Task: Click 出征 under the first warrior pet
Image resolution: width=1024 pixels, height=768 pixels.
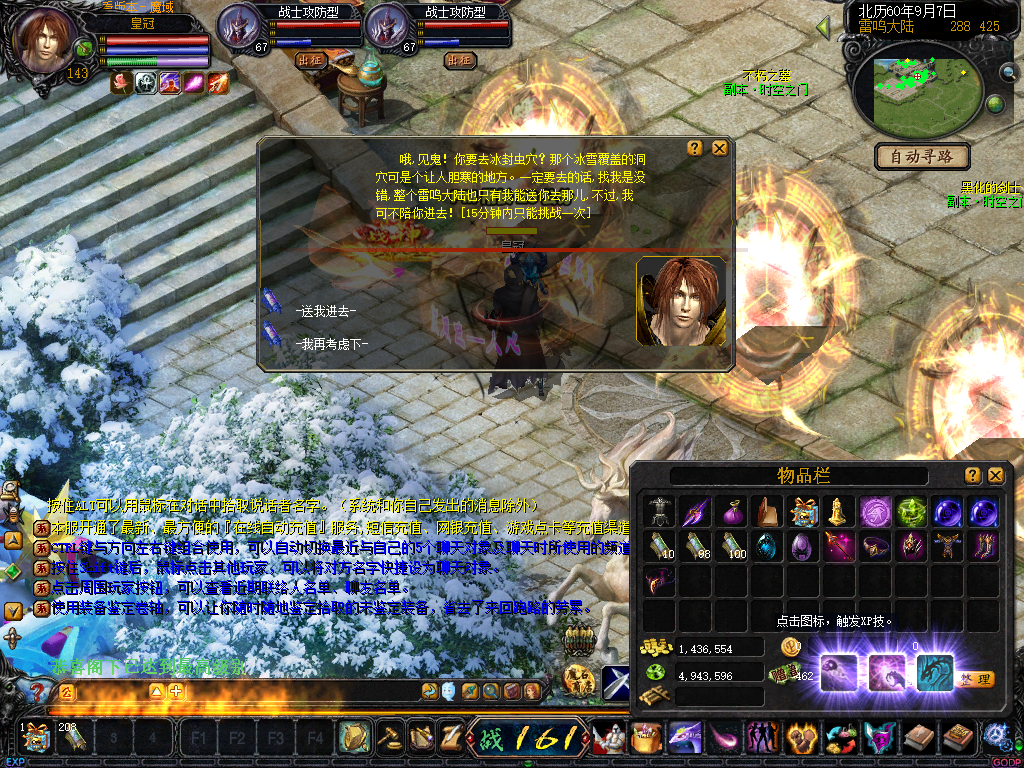Action: 312,59
